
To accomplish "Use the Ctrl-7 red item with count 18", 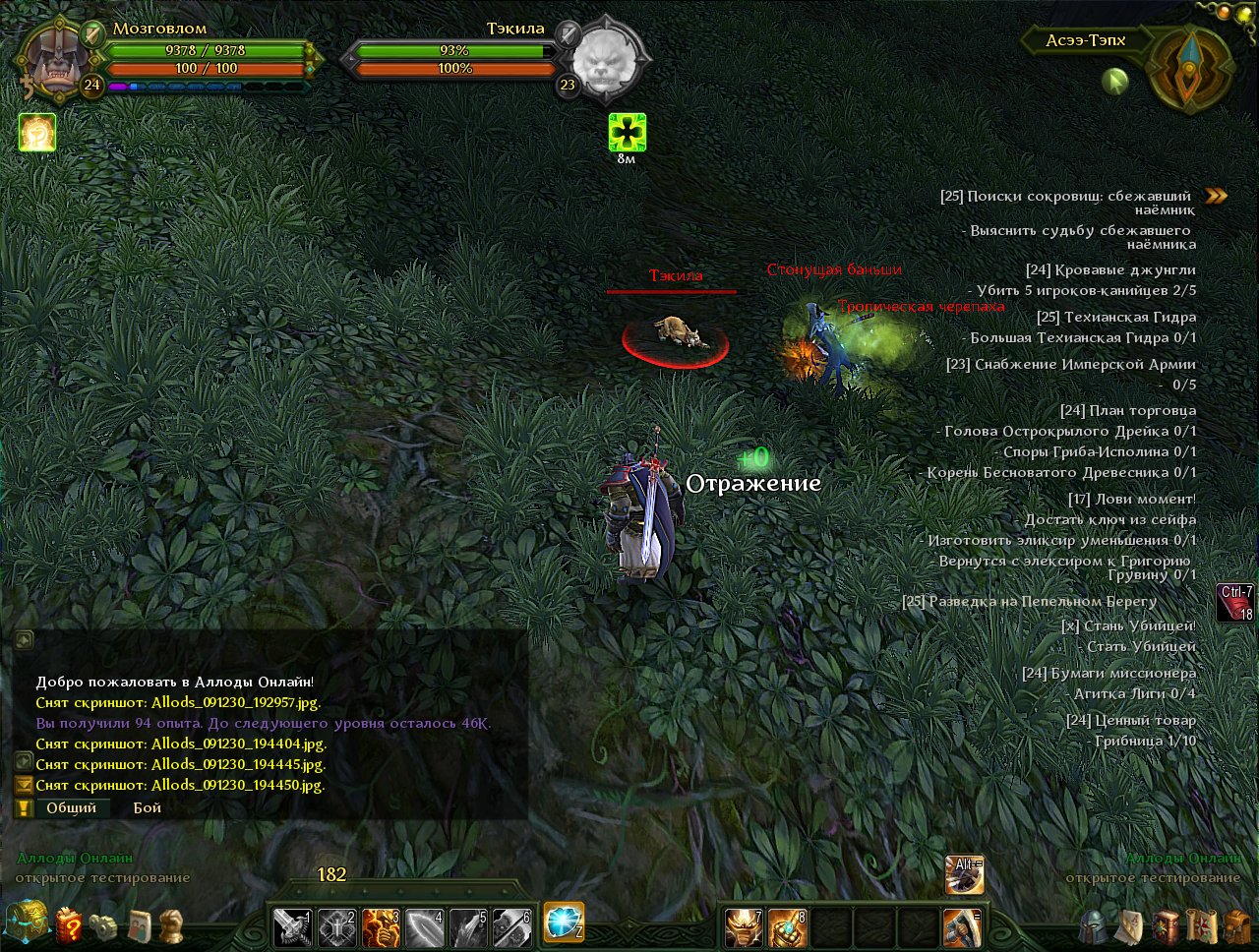I will tap(1235, 603).
